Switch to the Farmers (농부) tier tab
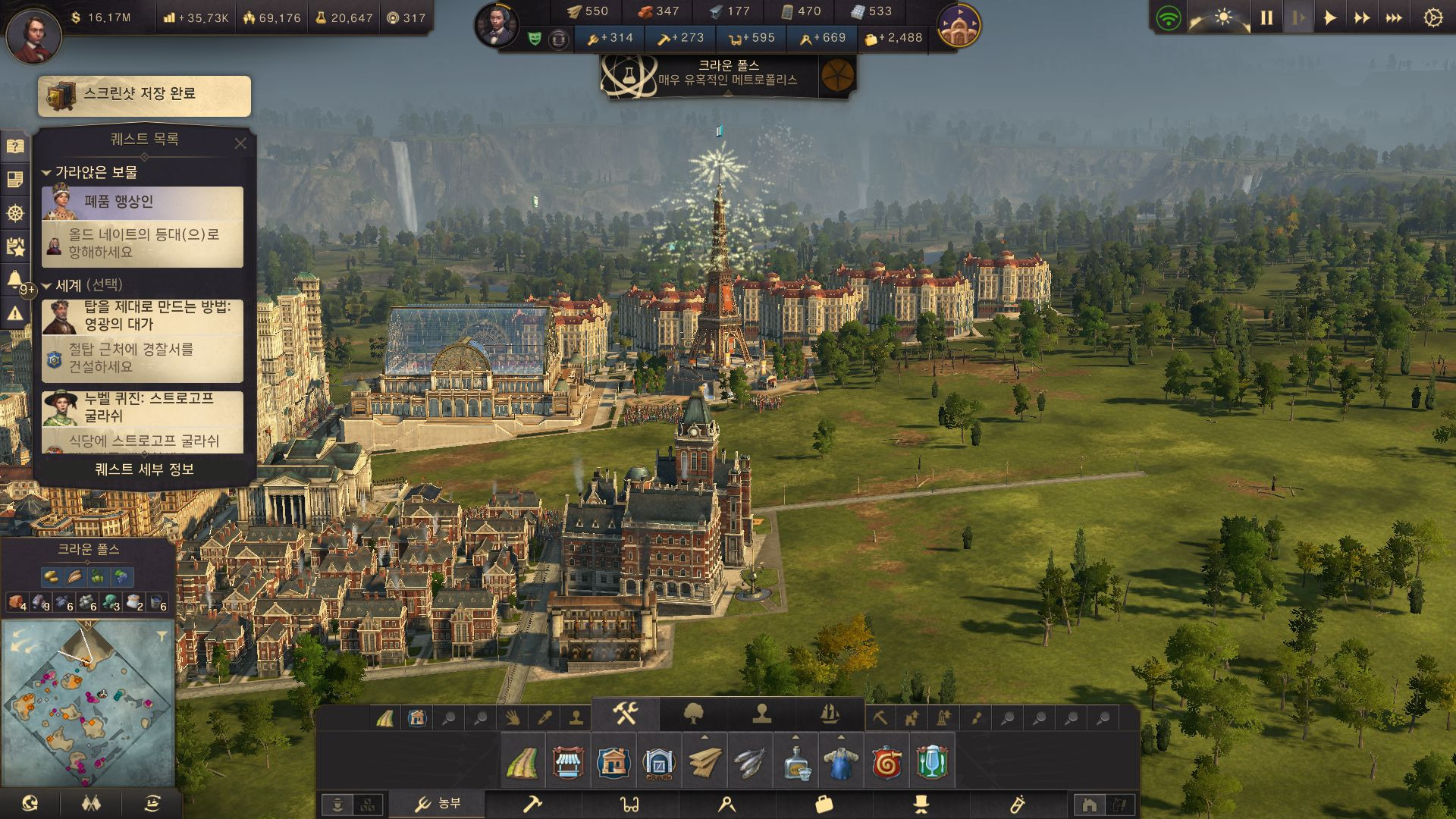Viewport: 1456px width, 819px height. (x=438, y=804)
